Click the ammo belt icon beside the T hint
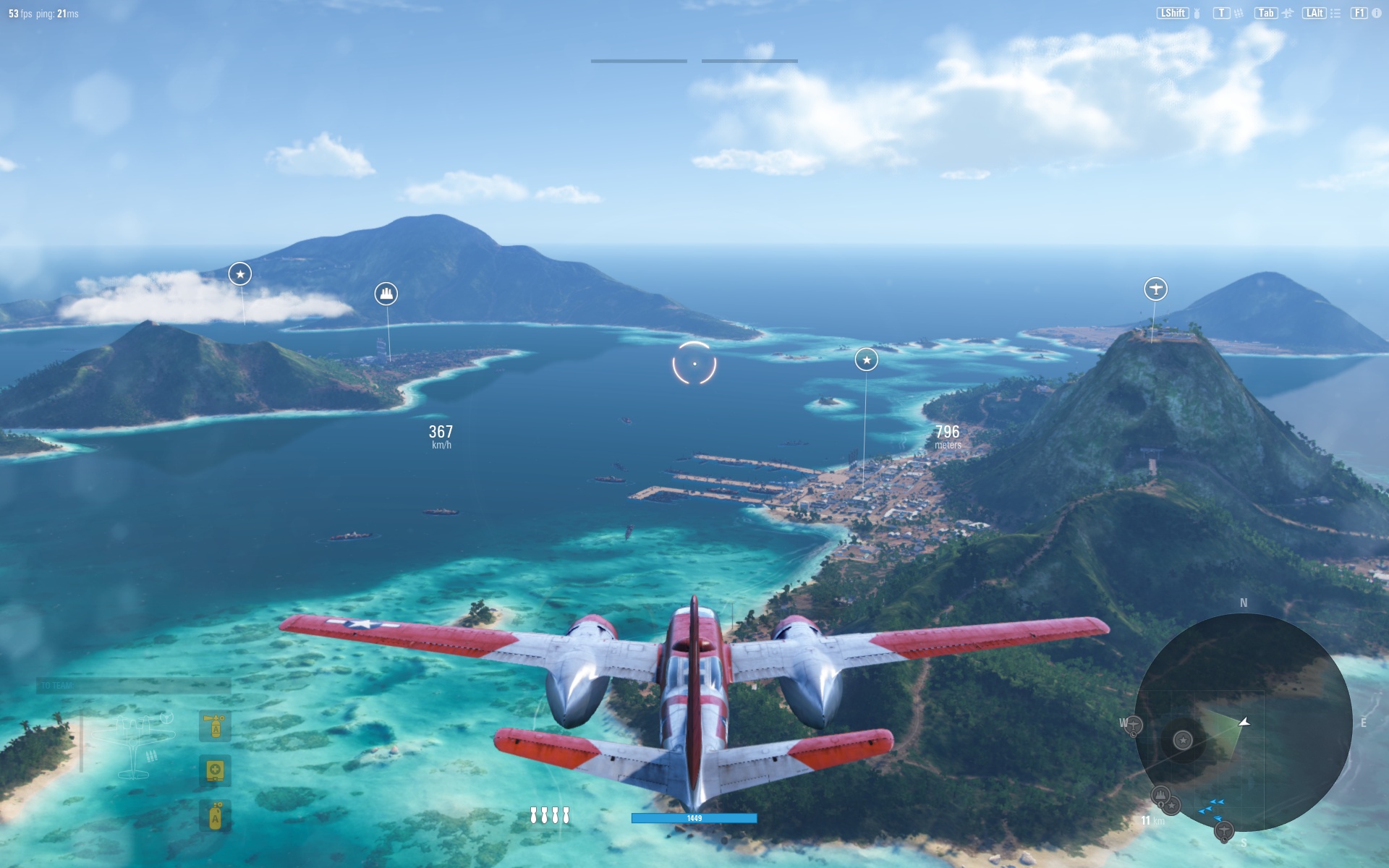 pos(1239,12)
